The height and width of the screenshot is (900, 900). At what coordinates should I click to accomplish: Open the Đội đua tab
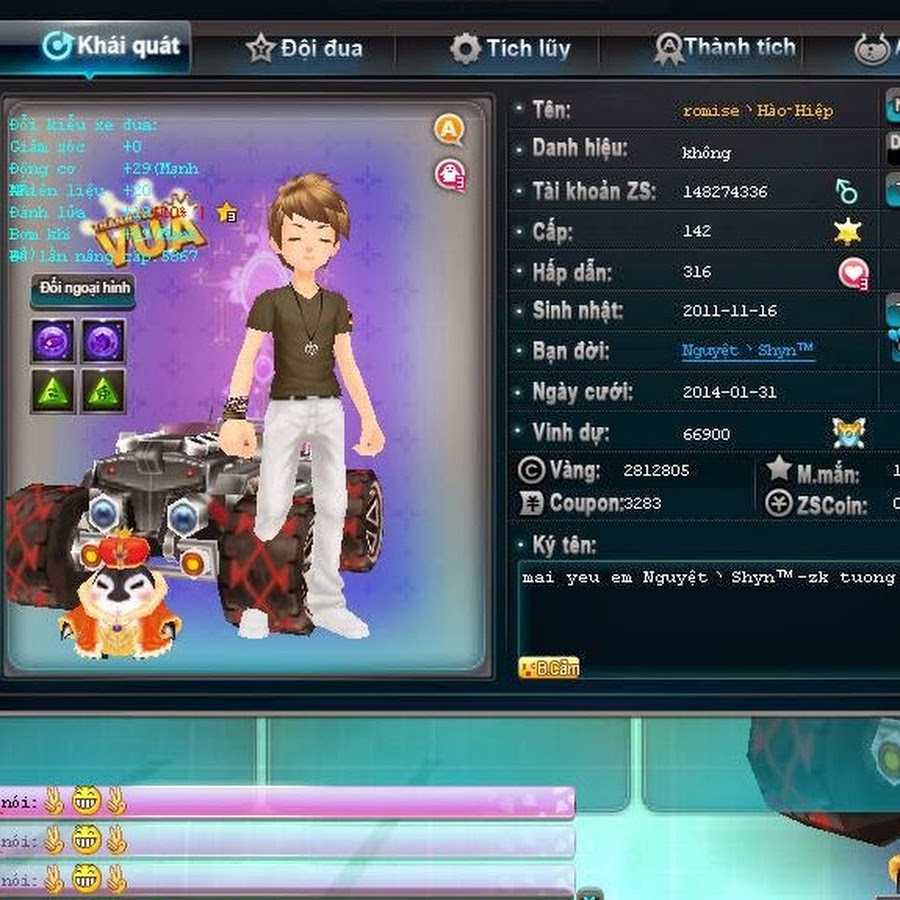(305, 48)
